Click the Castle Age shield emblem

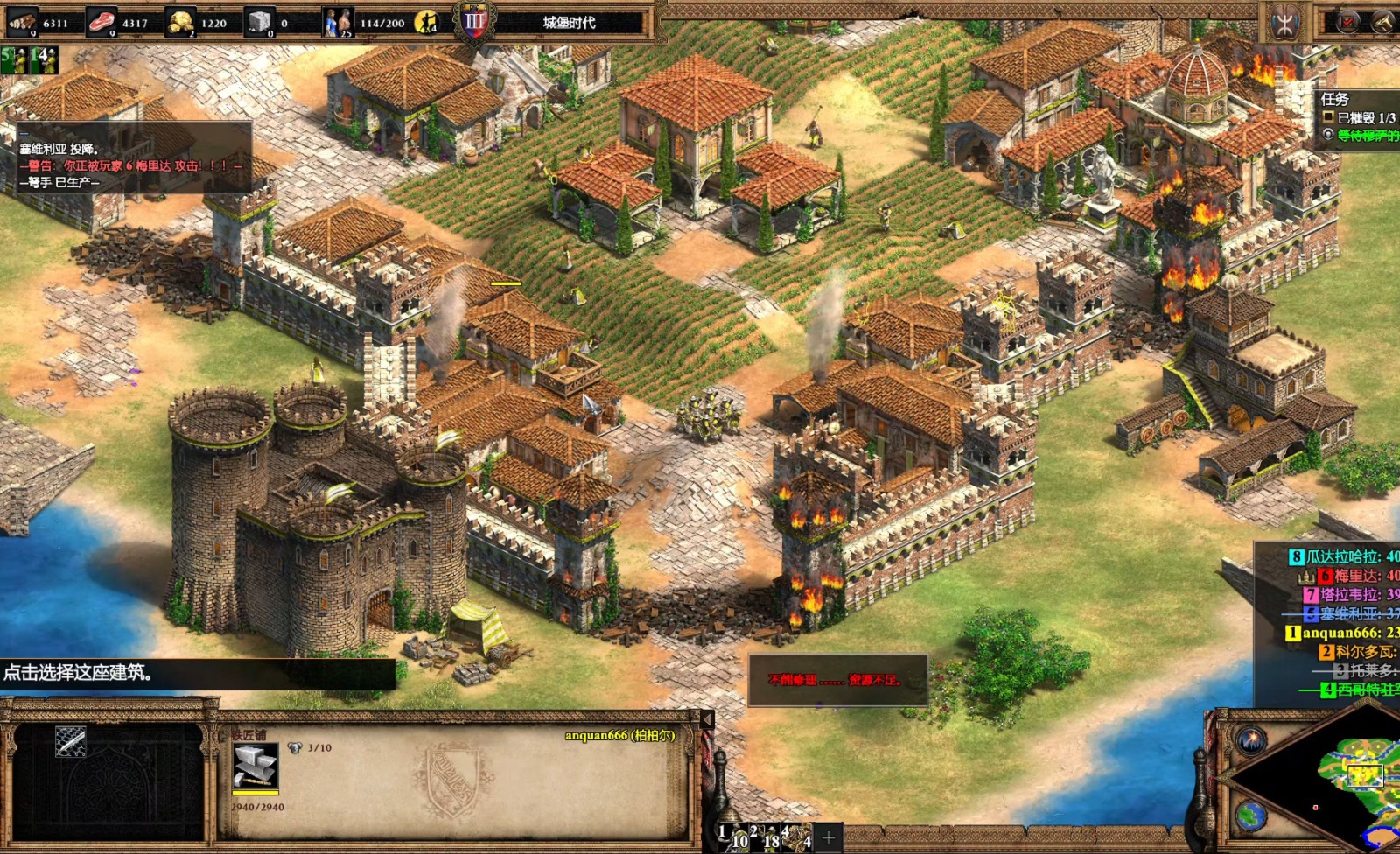coord(475,21)
